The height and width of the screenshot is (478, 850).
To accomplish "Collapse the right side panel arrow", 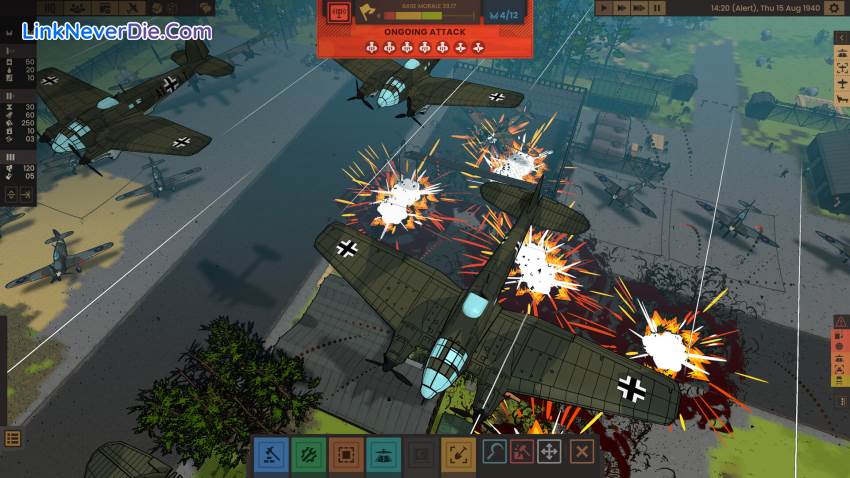I will [840, 38].
